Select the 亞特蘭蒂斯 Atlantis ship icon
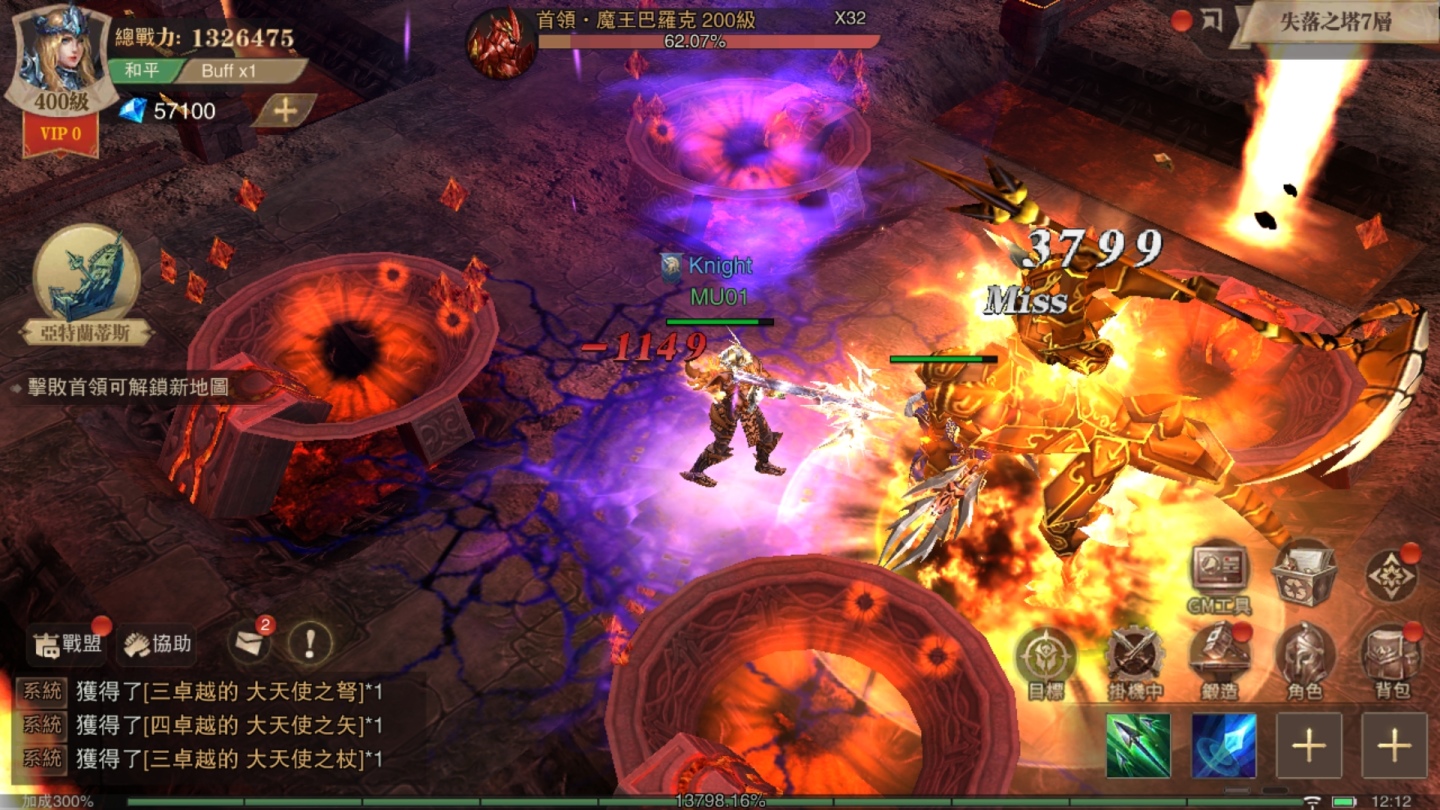 coord(87,274)
